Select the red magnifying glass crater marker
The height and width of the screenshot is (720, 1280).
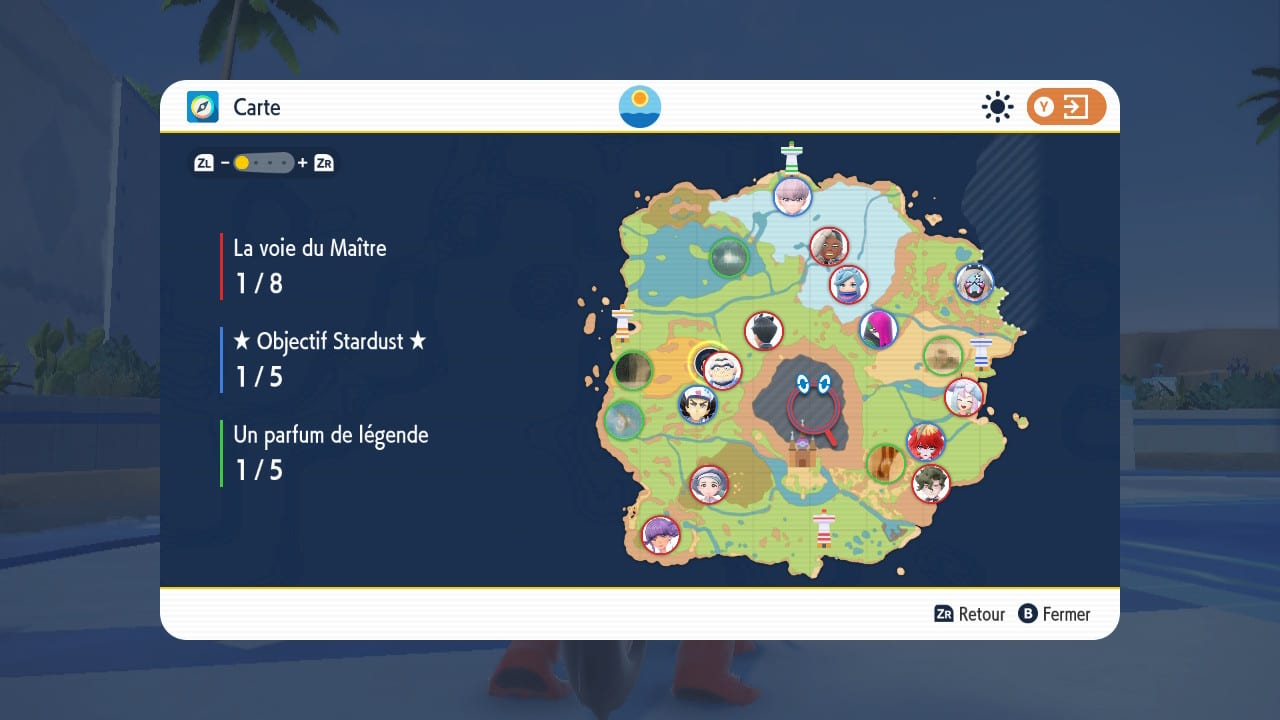coord(811,407)
